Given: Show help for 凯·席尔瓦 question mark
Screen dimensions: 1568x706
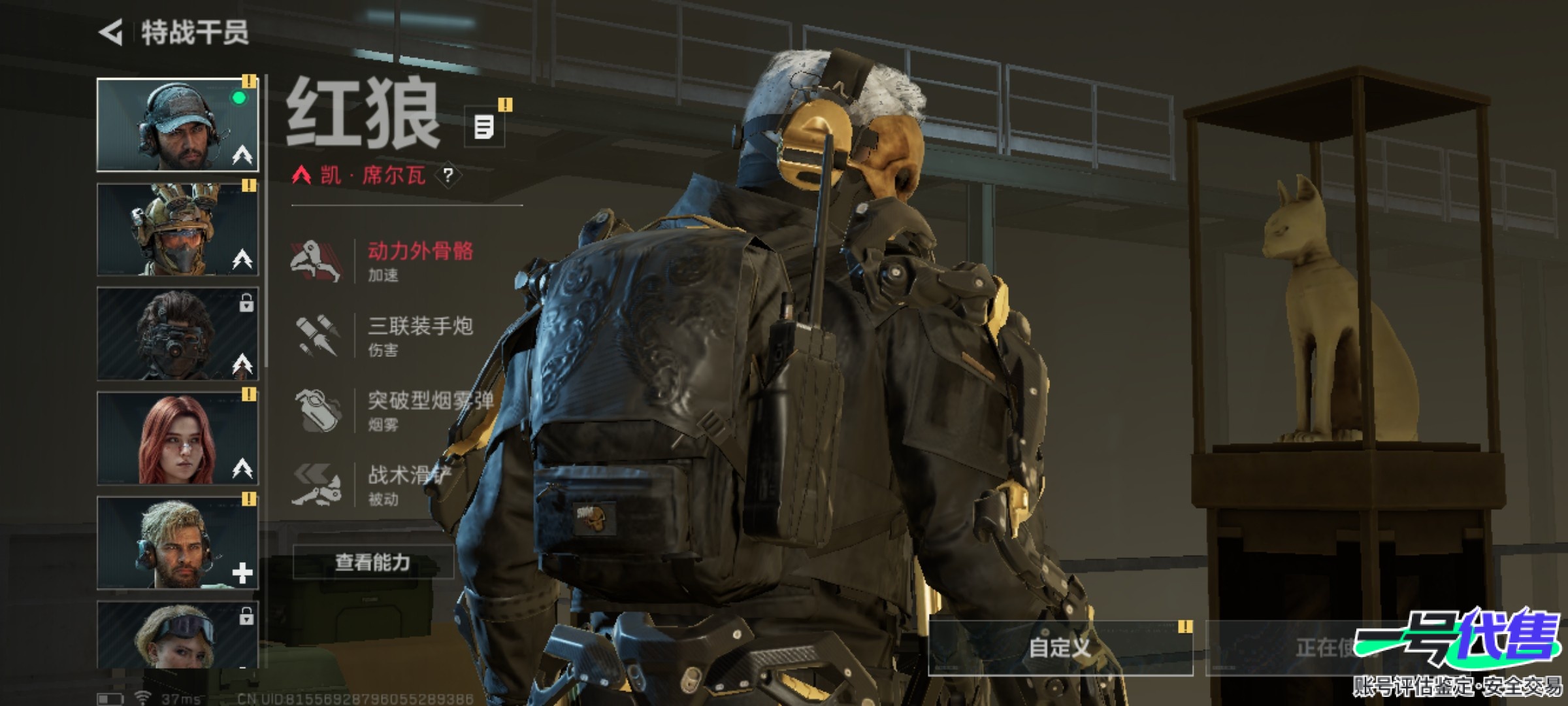Looking at the screenshot, I should (448, 175).
